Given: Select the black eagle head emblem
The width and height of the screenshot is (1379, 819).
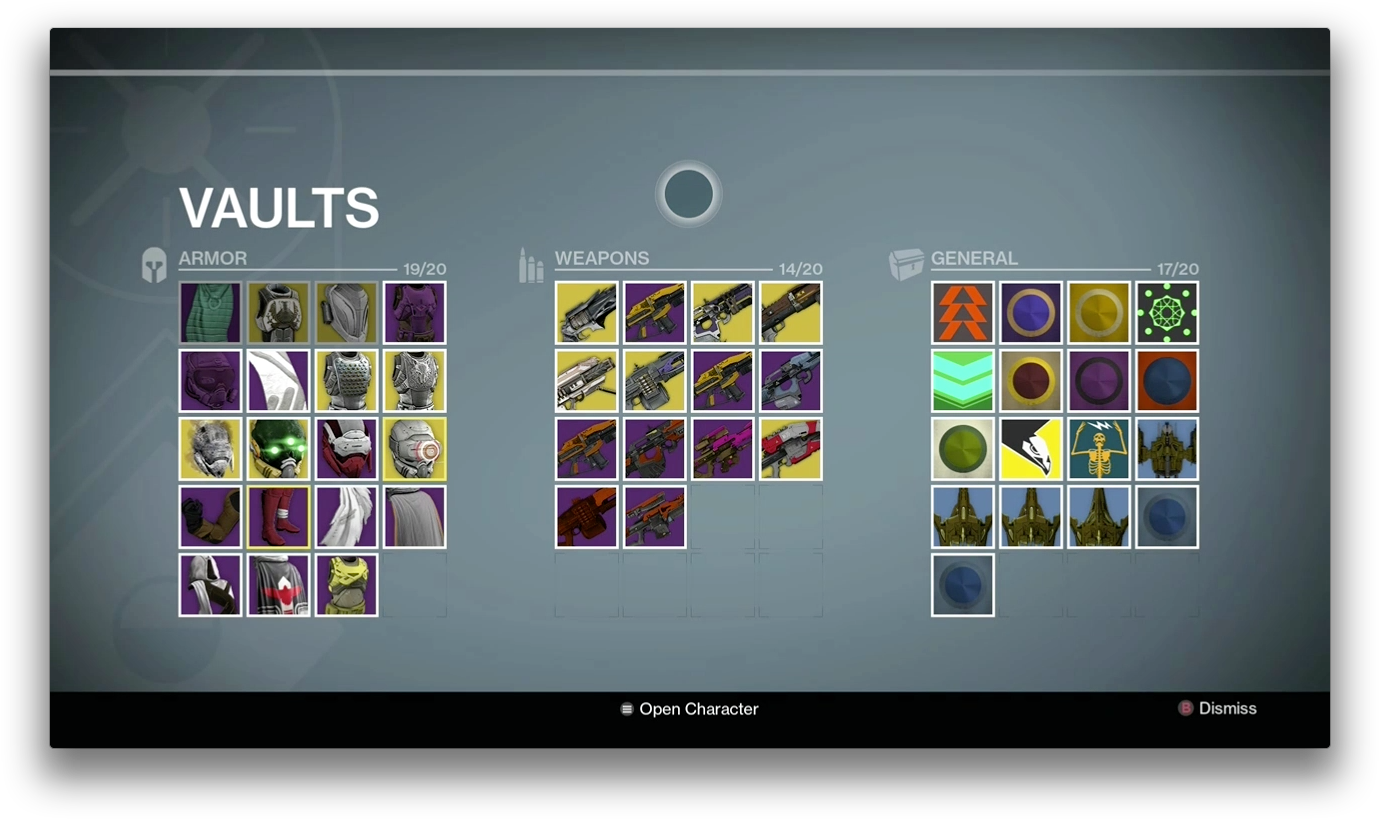Looking at the screenshot, I should [x=1030, y=449].
